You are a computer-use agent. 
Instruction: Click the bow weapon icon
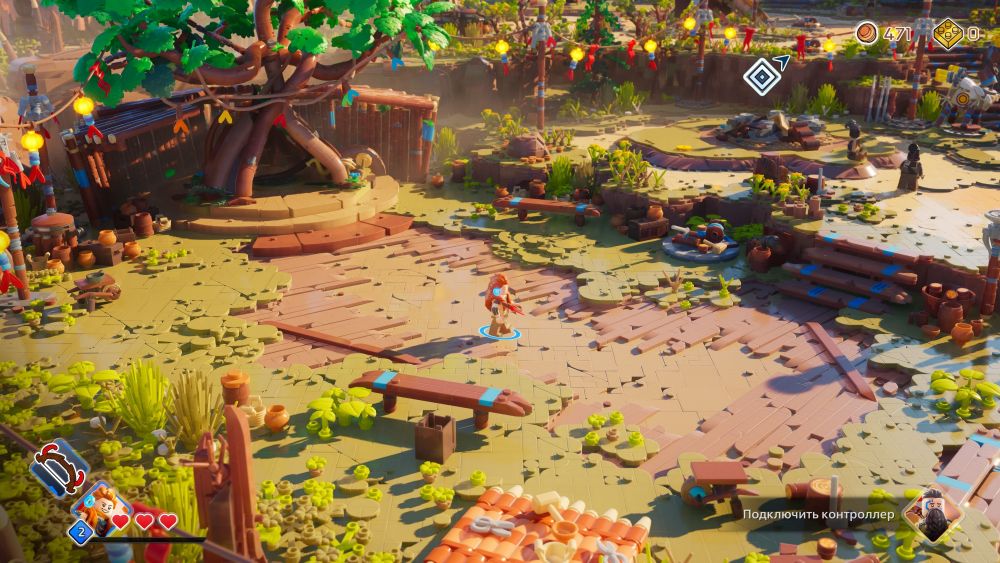58,467
